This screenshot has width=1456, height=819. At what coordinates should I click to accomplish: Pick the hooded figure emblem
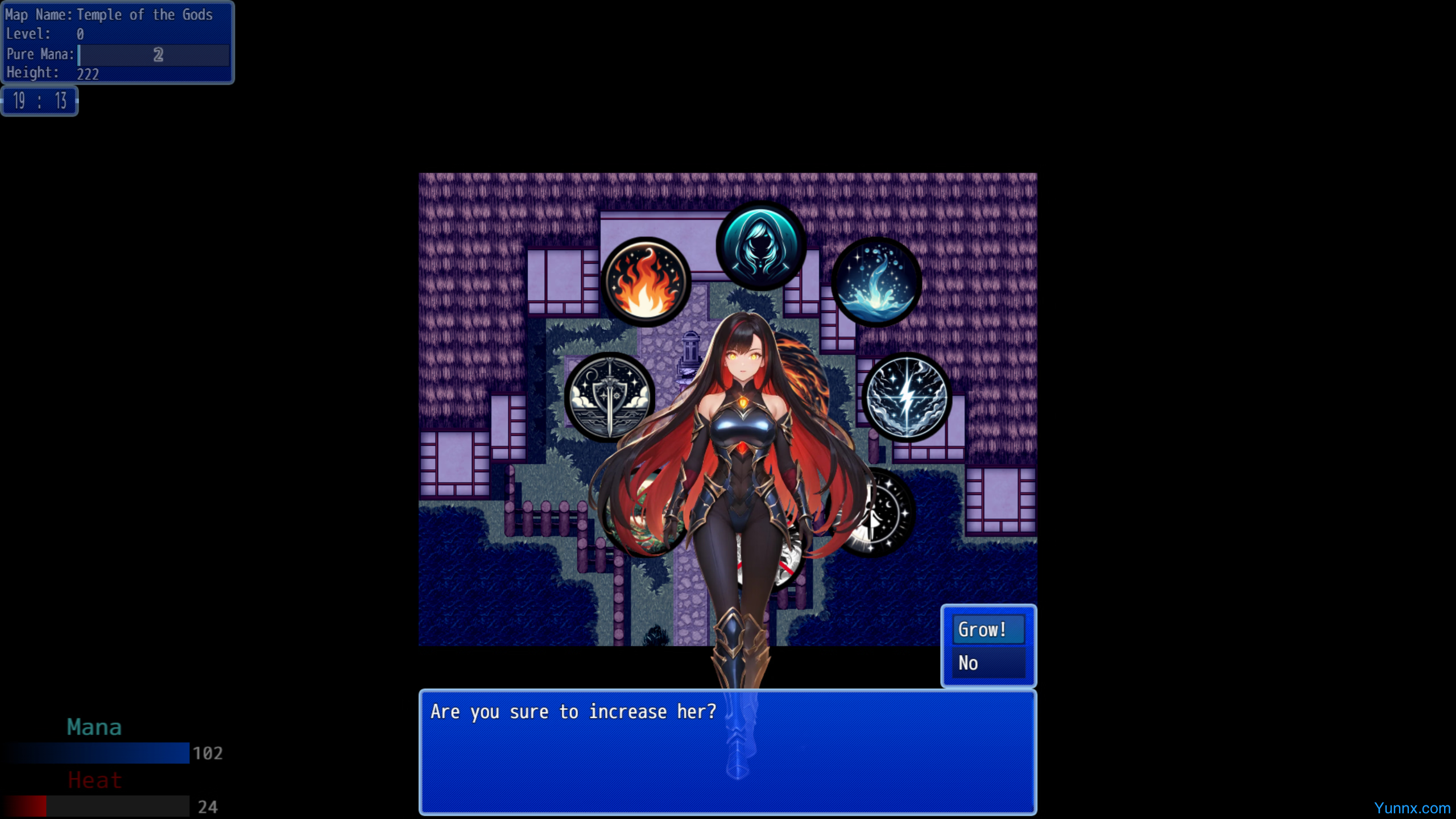(x=760, y=246)
